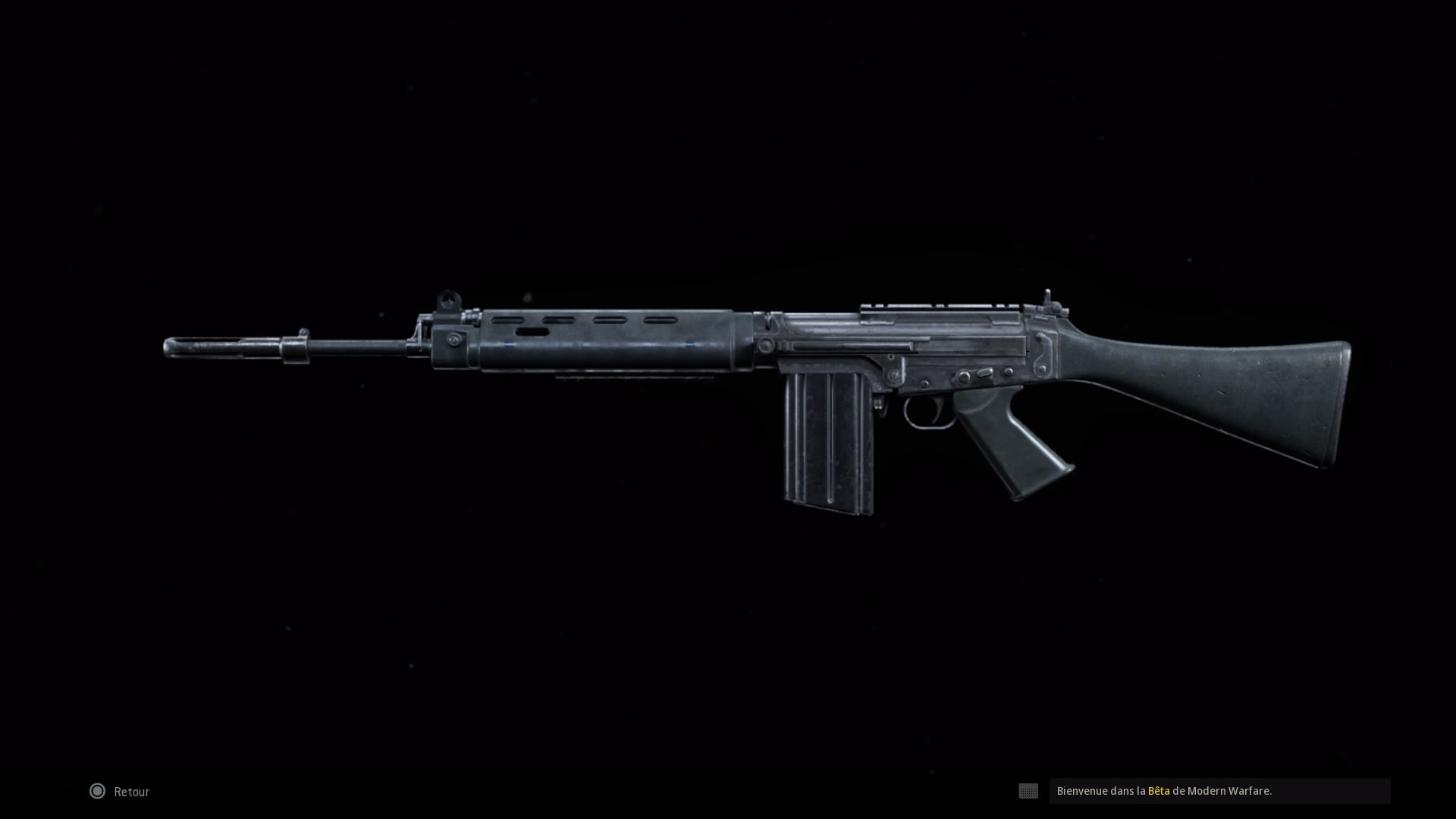Select the keyboard icon near the welcome message

[1028, 791]
